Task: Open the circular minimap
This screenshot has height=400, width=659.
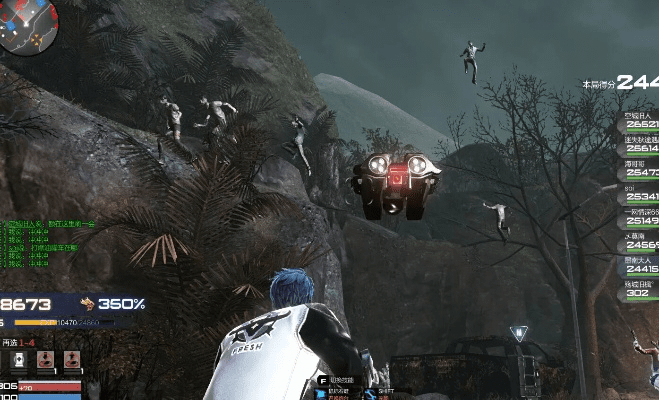Action: coord(26,25)
